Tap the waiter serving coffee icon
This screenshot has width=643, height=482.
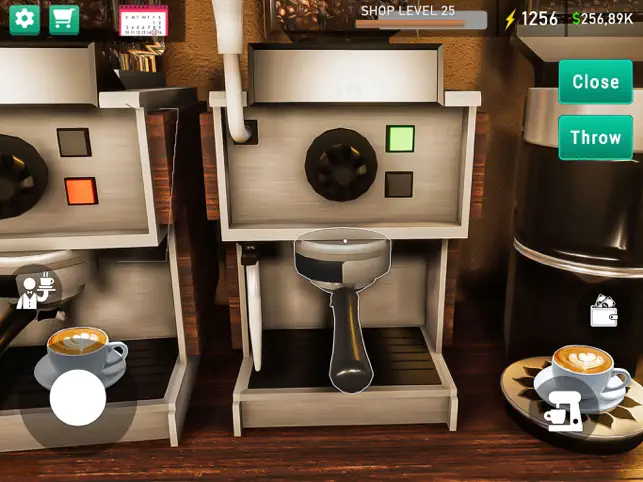(x=38, y=290)
